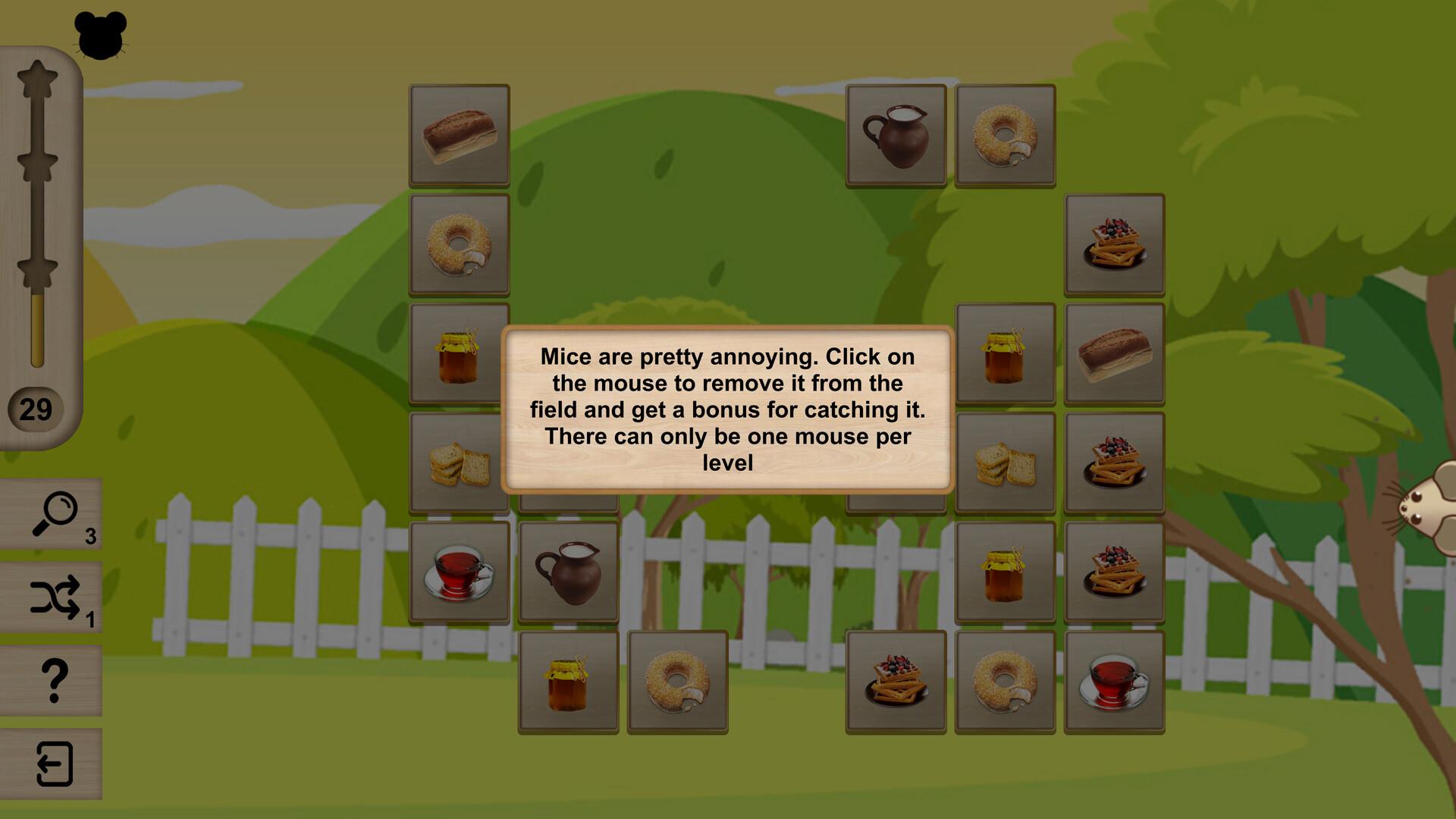Select the waffle stack tile on the right

point(1114,243)
